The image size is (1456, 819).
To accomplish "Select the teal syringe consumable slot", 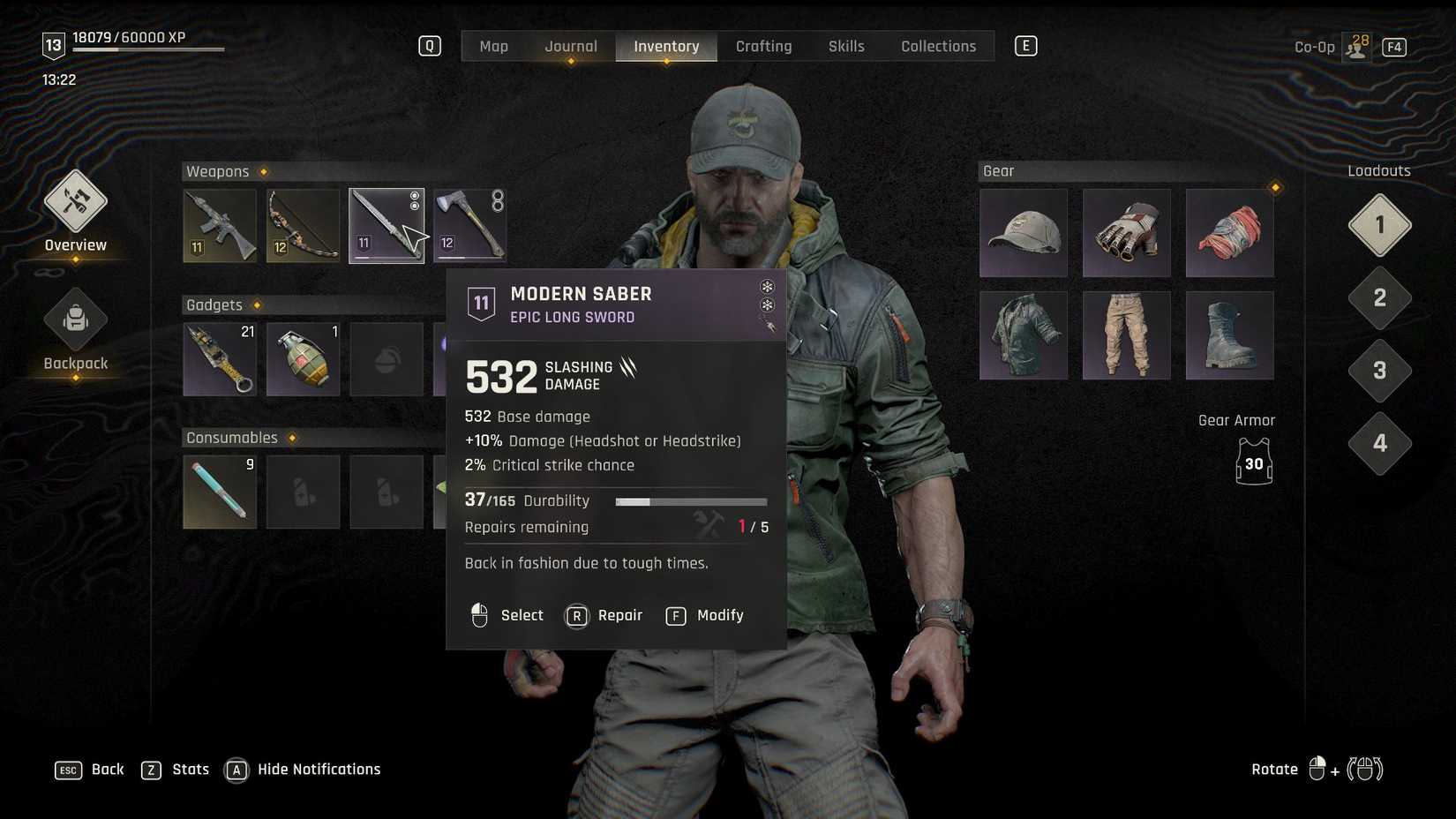I will pyautogui.click(x=220, y=492).
